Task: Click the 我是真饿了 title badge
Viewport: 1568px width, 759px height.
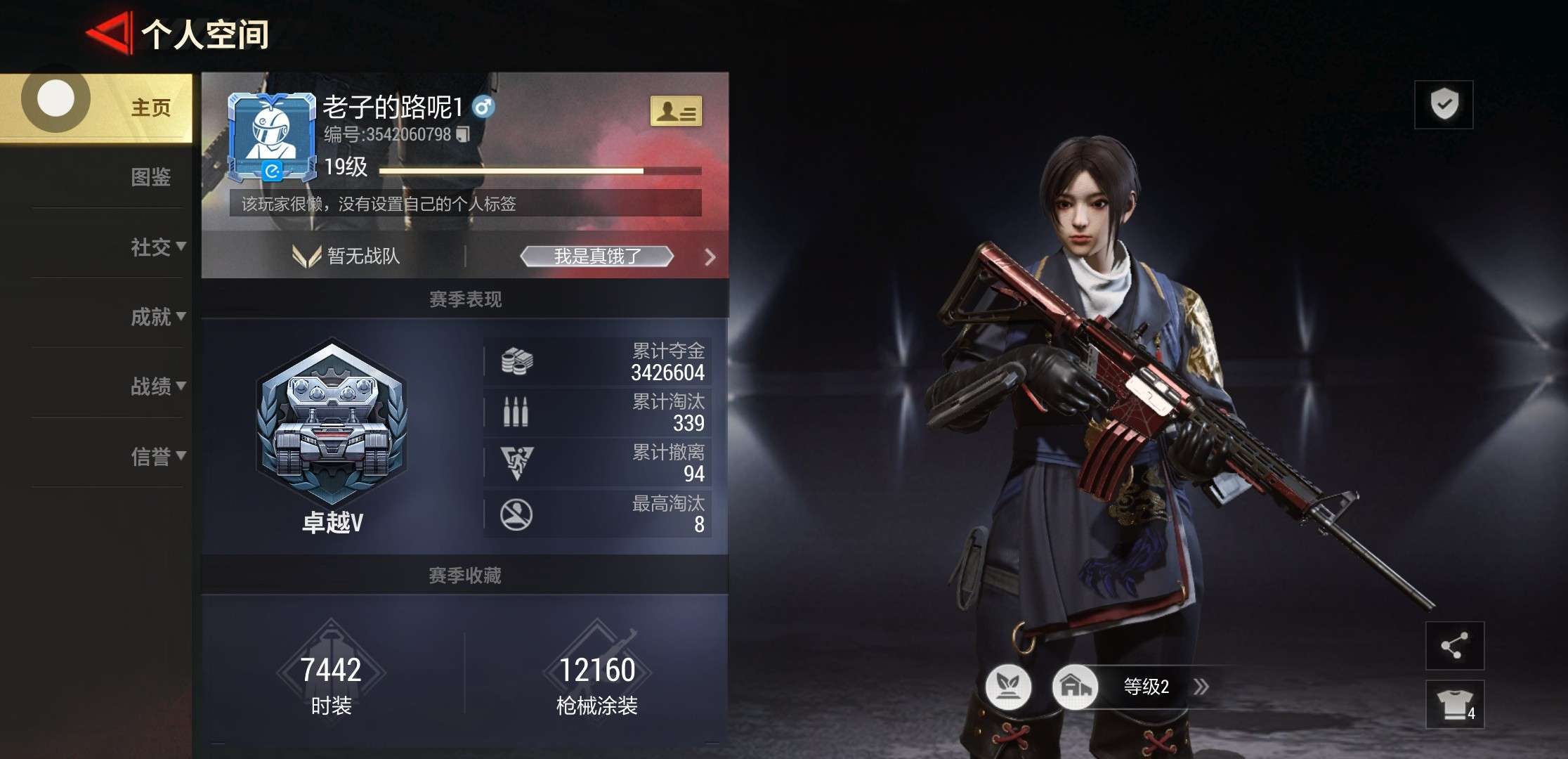Action: [x=596, y=257]
